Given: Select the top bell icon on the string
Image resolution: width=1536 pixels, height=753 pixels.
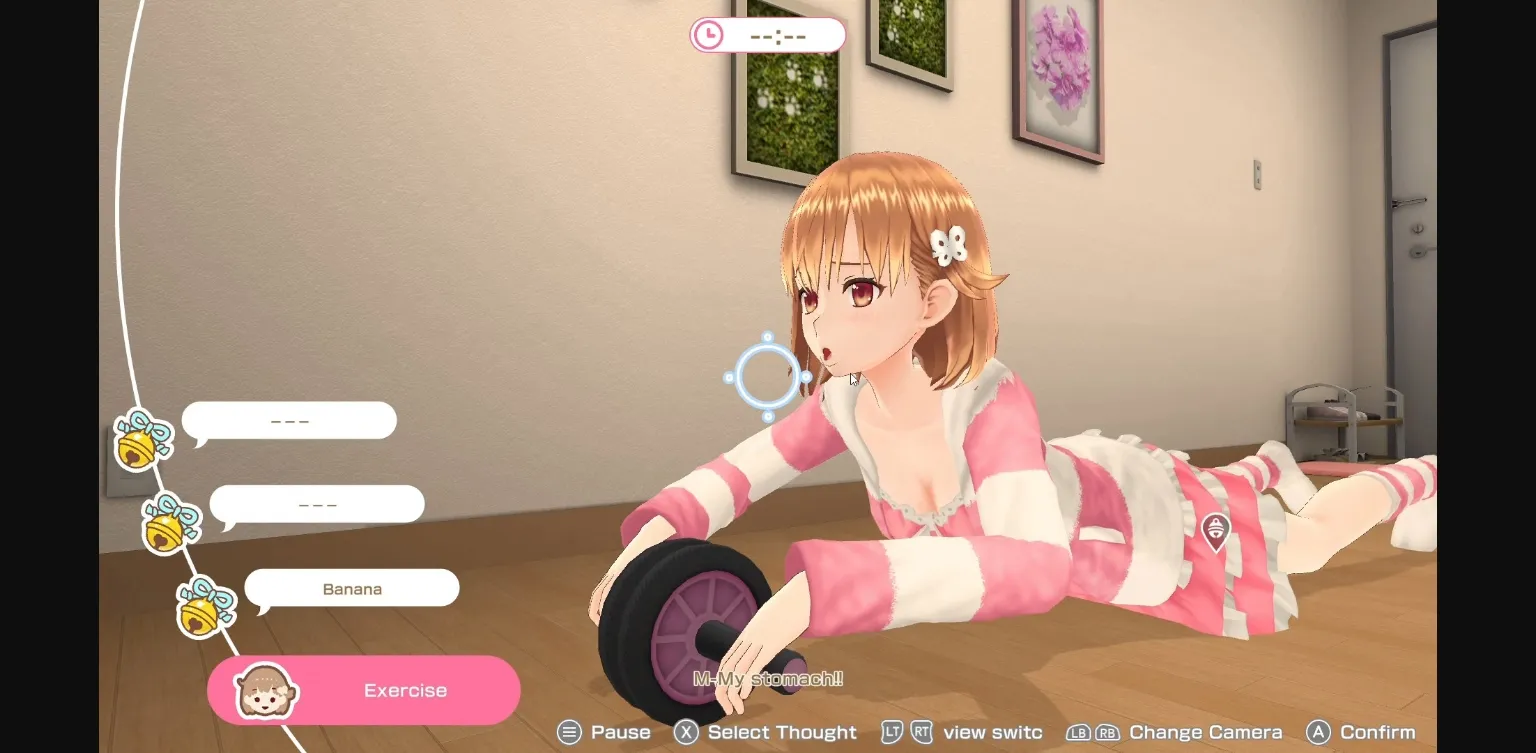Looking at the screenshot, I should pos(140,441).
